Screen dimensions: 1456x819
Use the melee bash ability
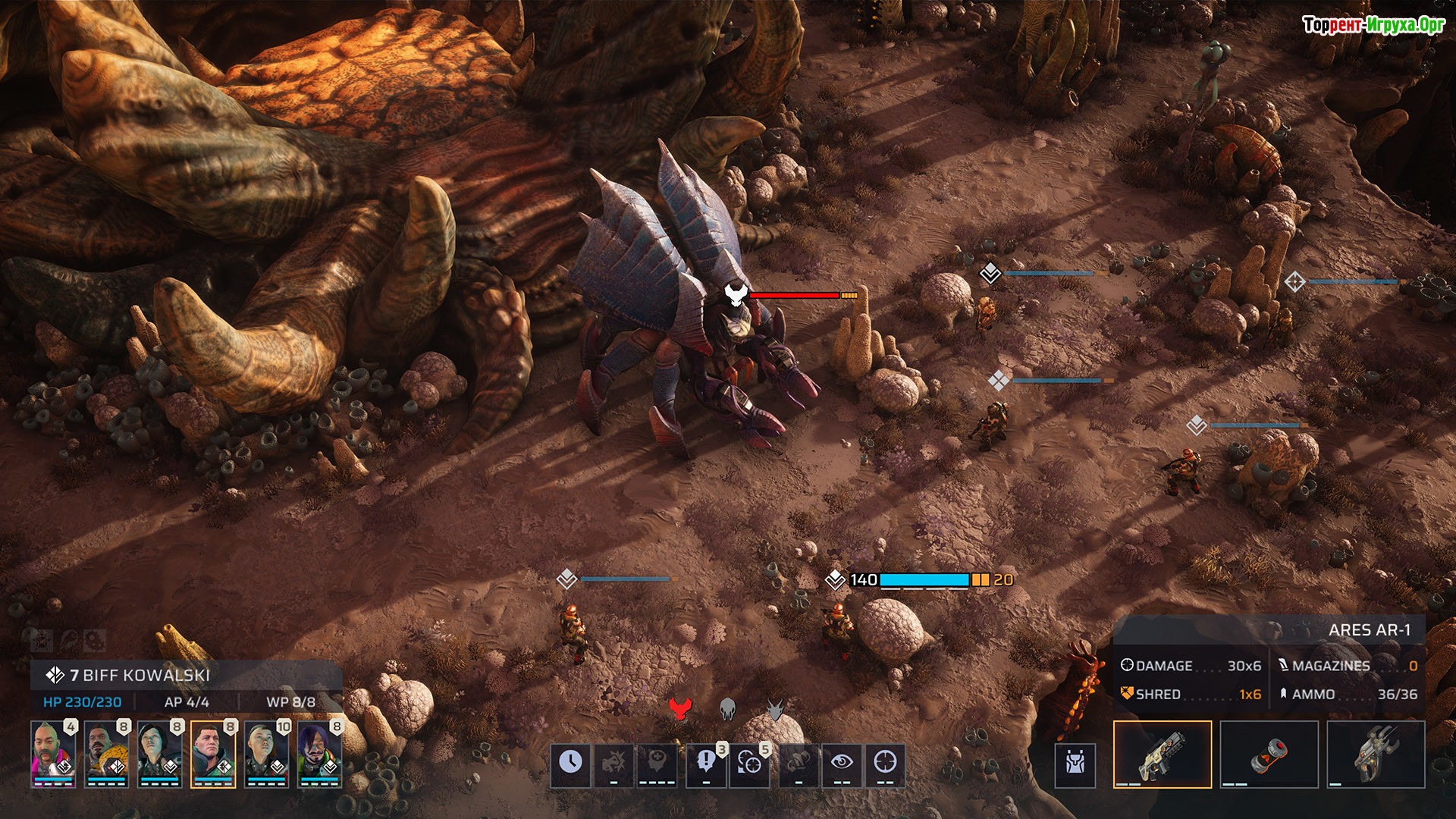click(x=613, y=763)
